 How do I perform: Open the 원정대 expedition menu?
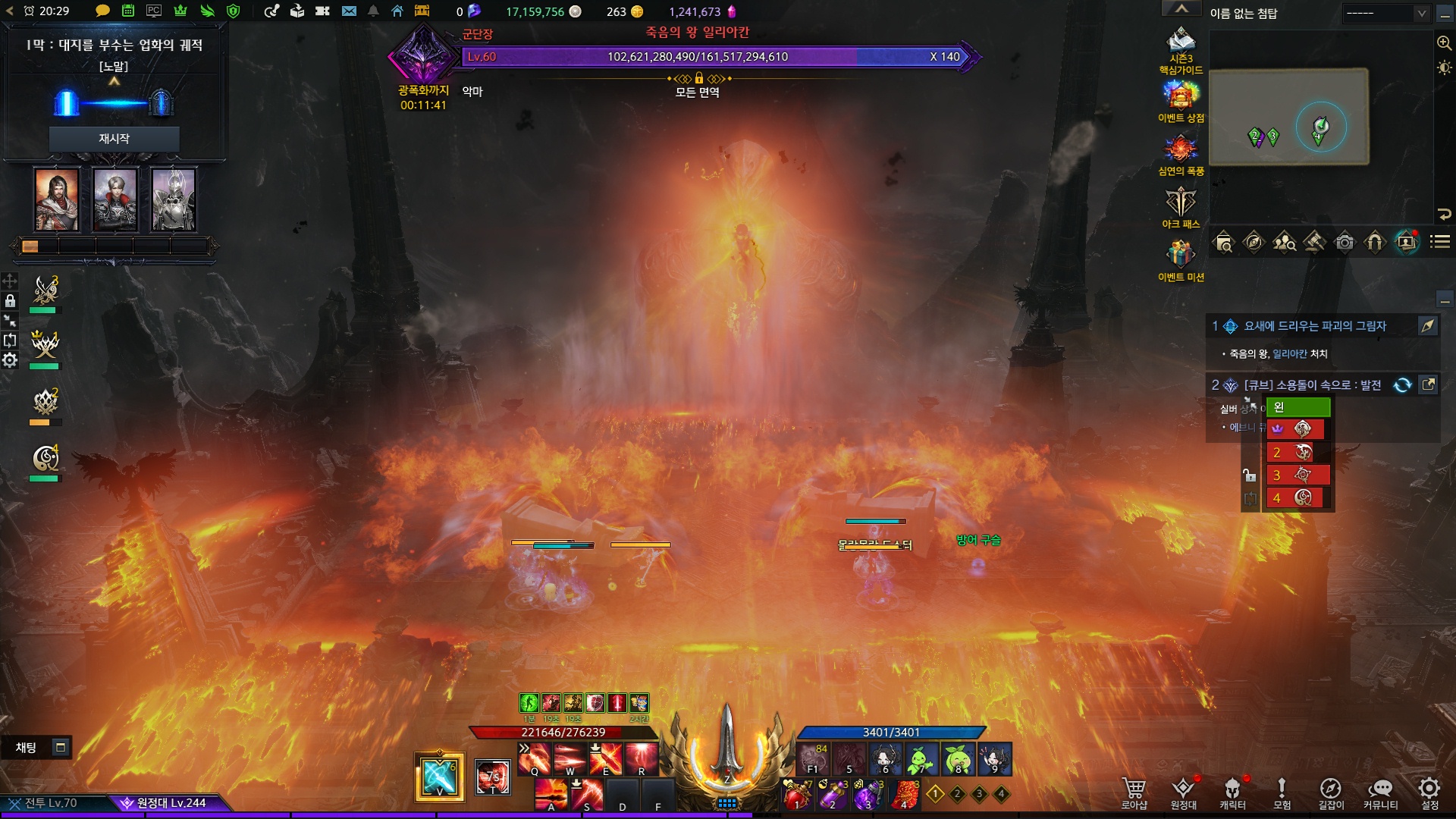1183,792
